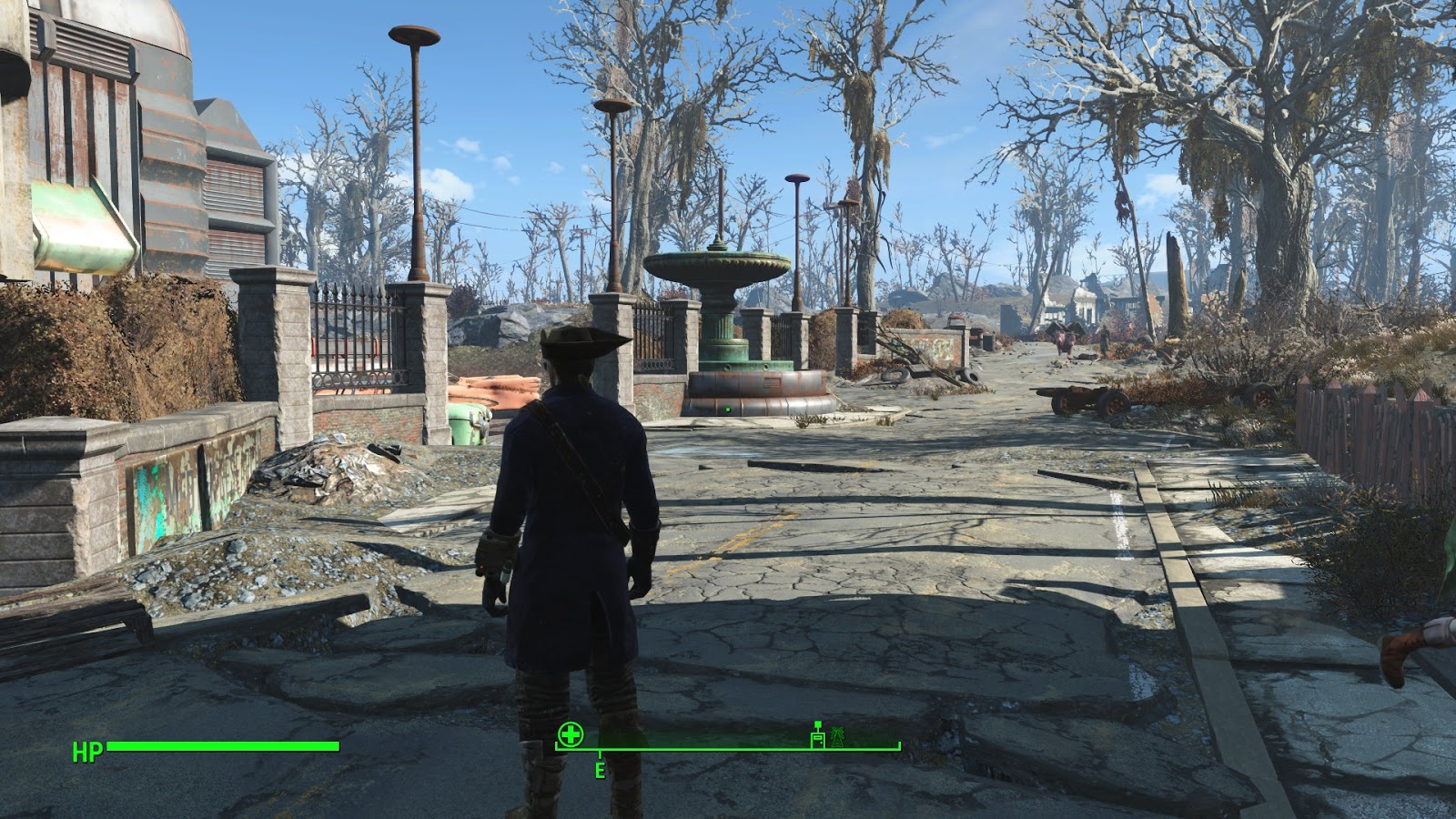Click the relay tower icon on the compass

[x=837, y=739]
